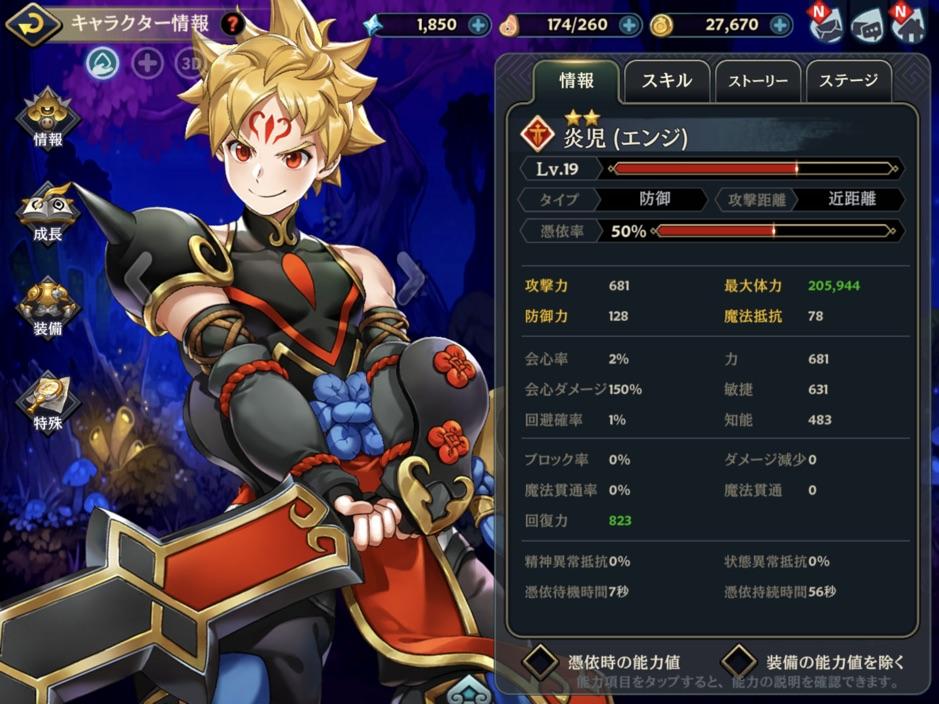Open the 成長 growth menu
Screen dimensions: 939x704
[x=47, y=214]
